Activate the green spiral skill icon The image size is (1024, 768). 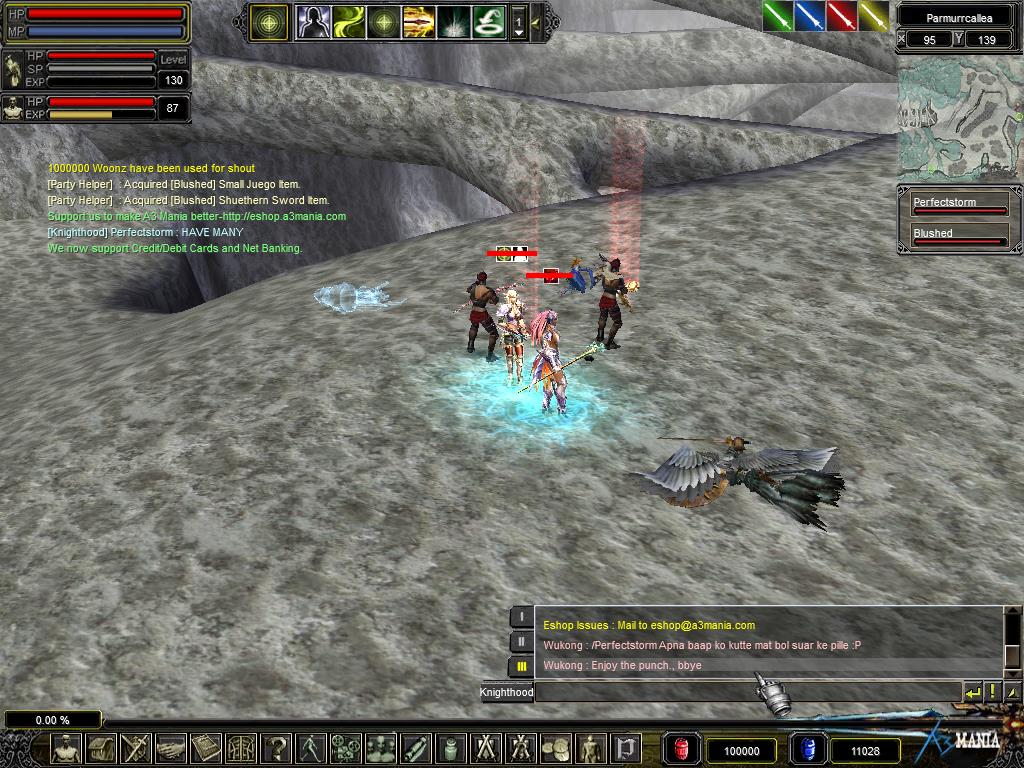487,21
